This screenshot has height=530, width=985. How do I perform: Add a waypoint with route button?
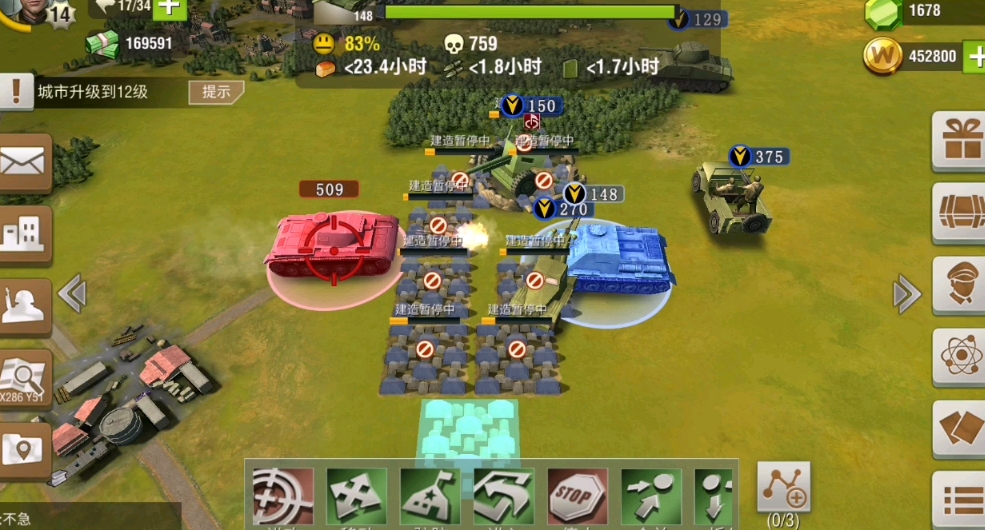(783, 487)
